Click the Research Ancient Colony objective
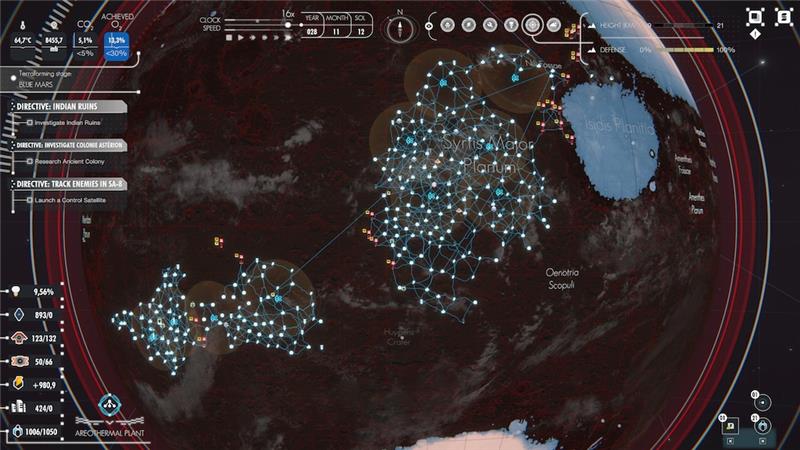This screenshot has width=800, height=450. 72,161
